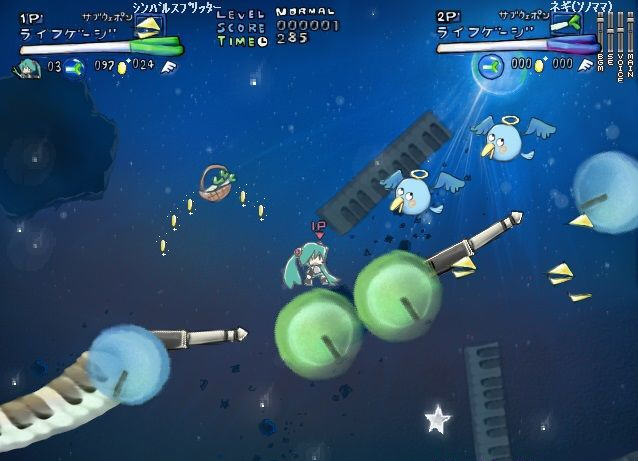Click the 2P round leek item icon
This screenshot has width=638, height=461.
click(x=491, y=65)
